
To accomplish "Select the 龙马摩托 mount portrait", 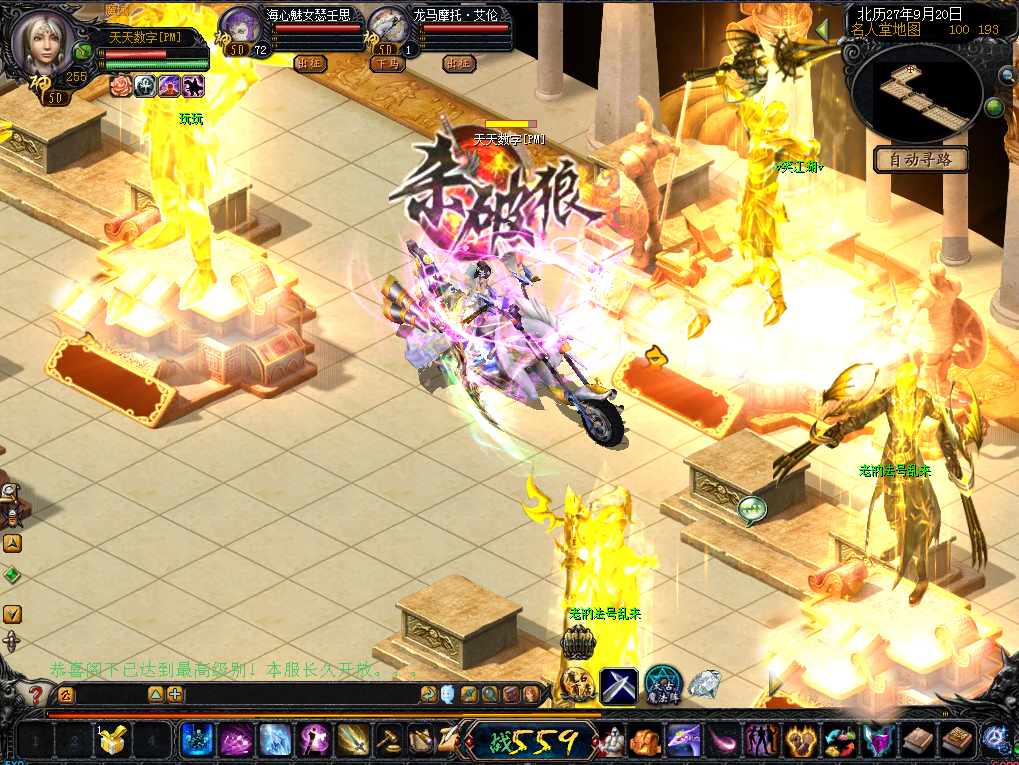I will (388, 27).
